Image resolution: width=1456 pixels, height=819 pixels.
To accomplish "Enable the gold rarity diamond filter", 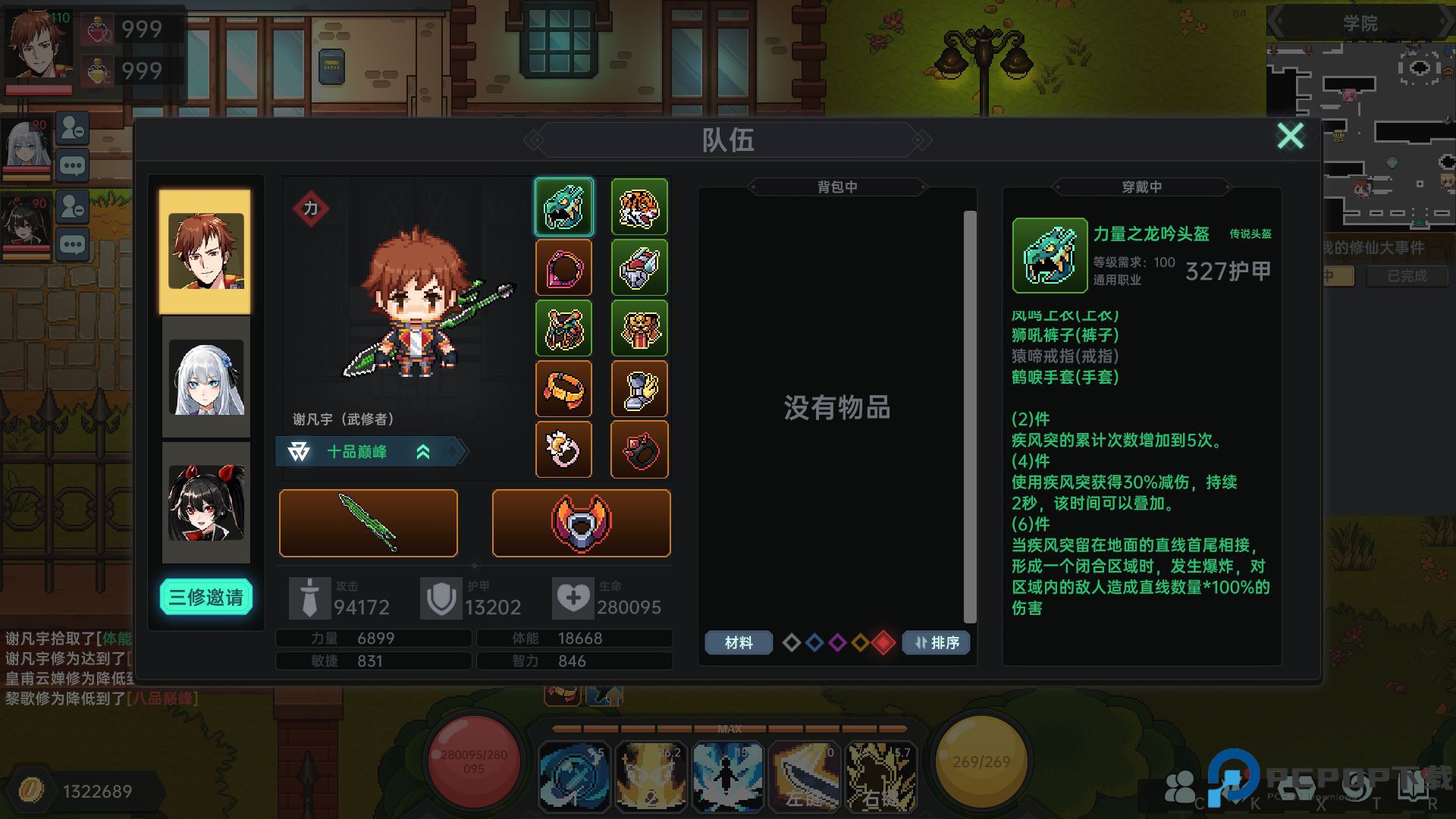I will pyautogui.click(x=861, y=642).
